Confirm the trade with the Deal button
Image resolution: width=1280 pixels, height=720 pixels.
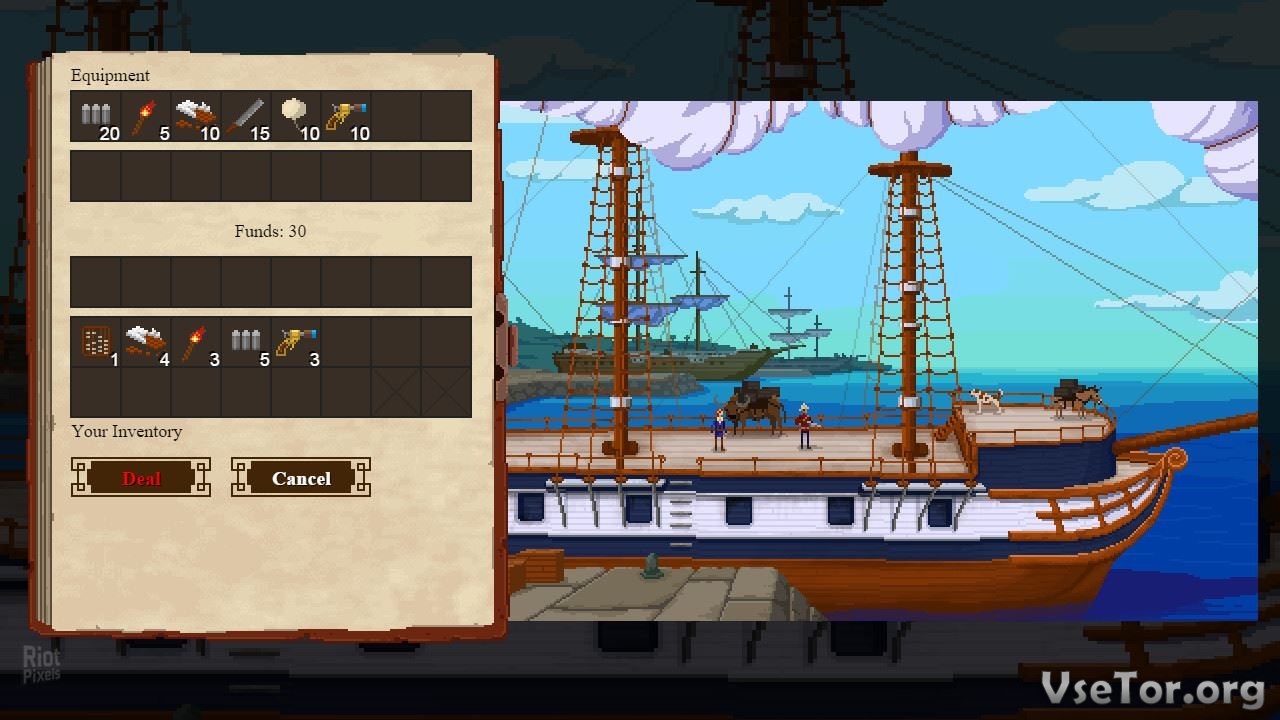click(141, 478)
